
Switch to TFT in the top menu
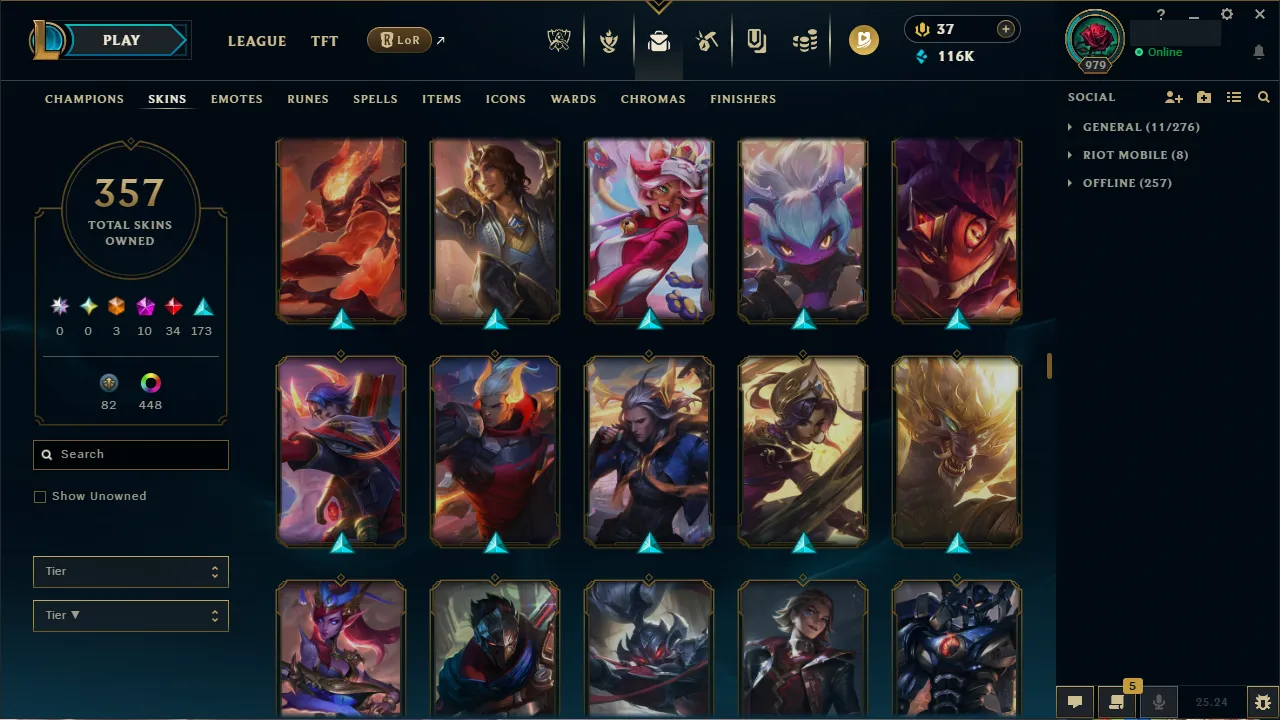point(324,41)
